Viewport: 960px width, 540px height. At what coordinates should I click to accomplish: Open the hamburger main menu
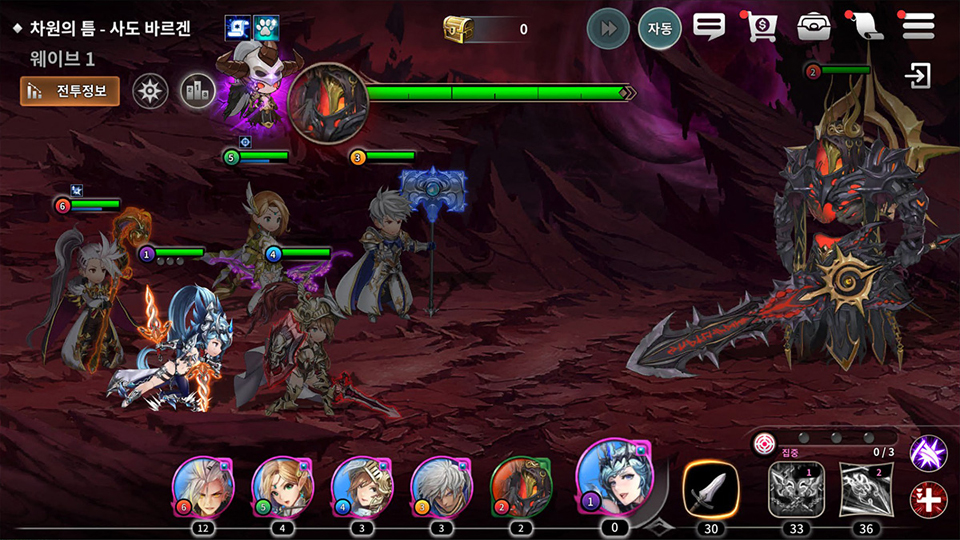click(x=918, y=26)
